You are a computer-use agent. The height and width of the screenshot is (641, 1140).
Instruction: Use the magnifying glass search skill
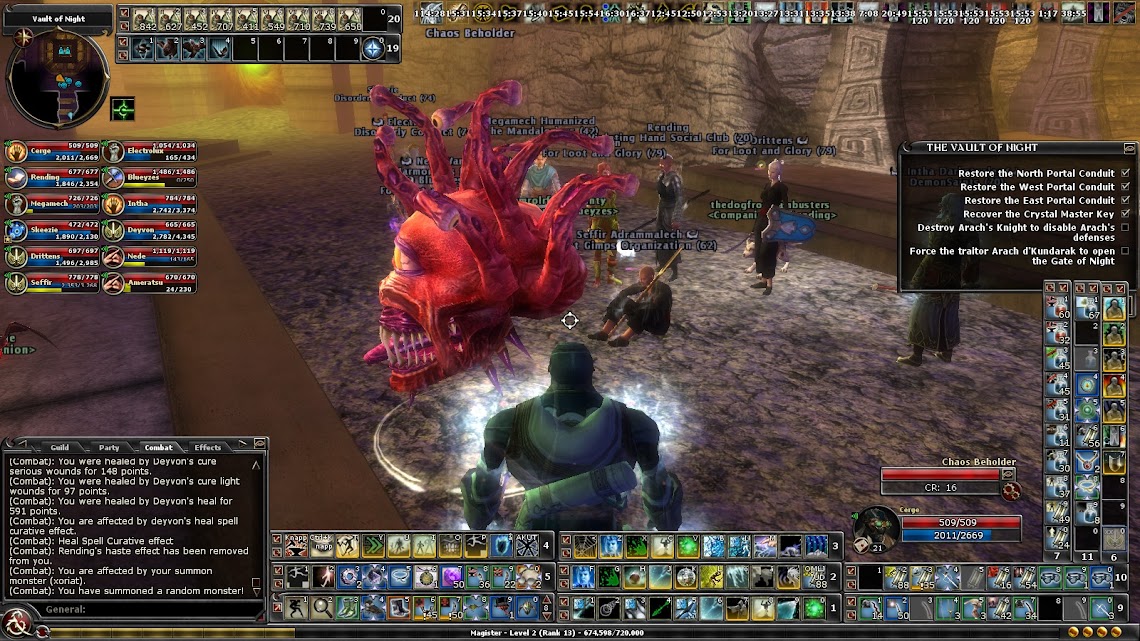[x=322, y=607]
